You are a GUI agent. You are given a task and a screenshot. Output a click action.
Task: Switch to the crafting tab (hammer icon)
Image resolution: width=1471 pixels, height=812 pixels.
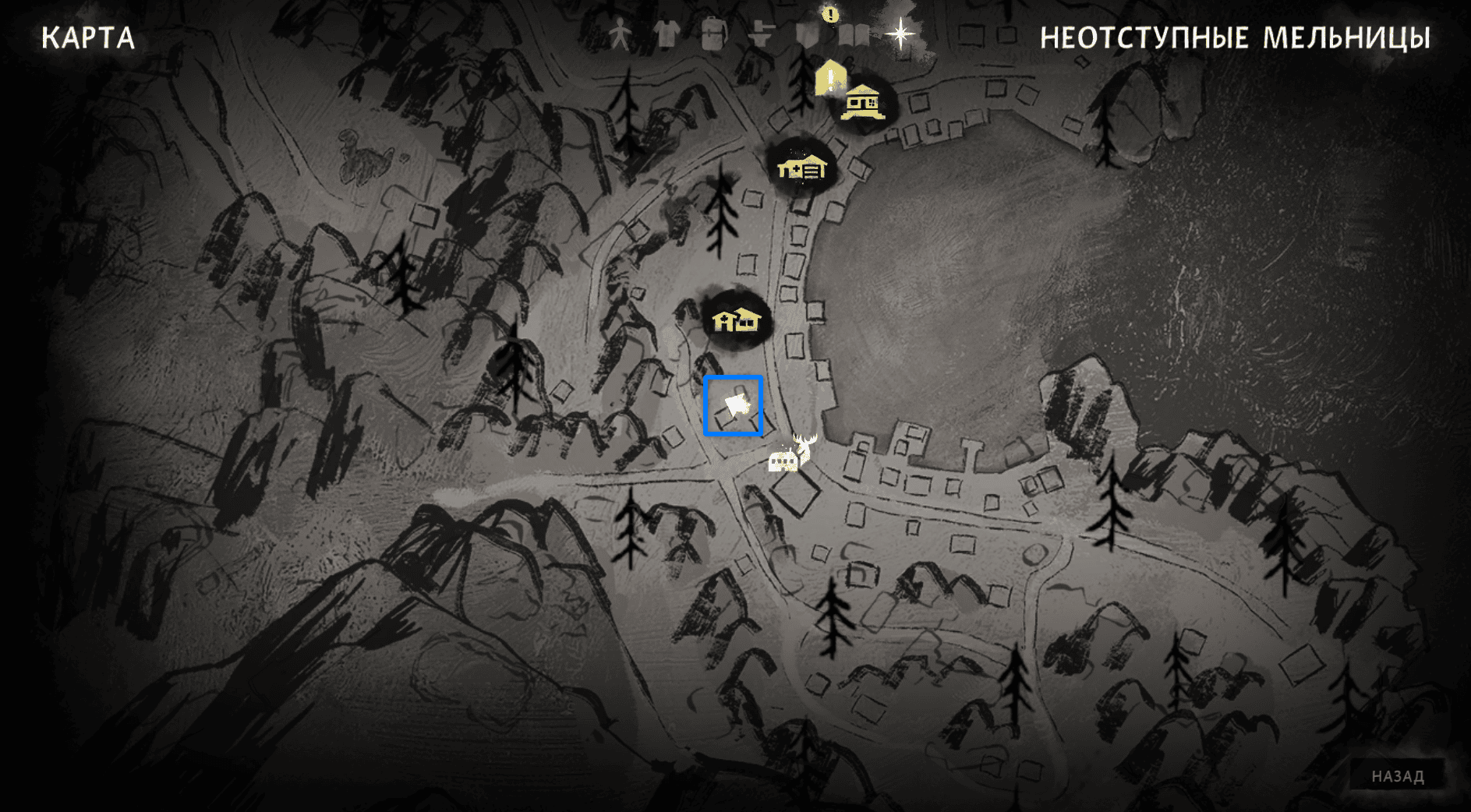pyautogui.click(x=760, y=35)
